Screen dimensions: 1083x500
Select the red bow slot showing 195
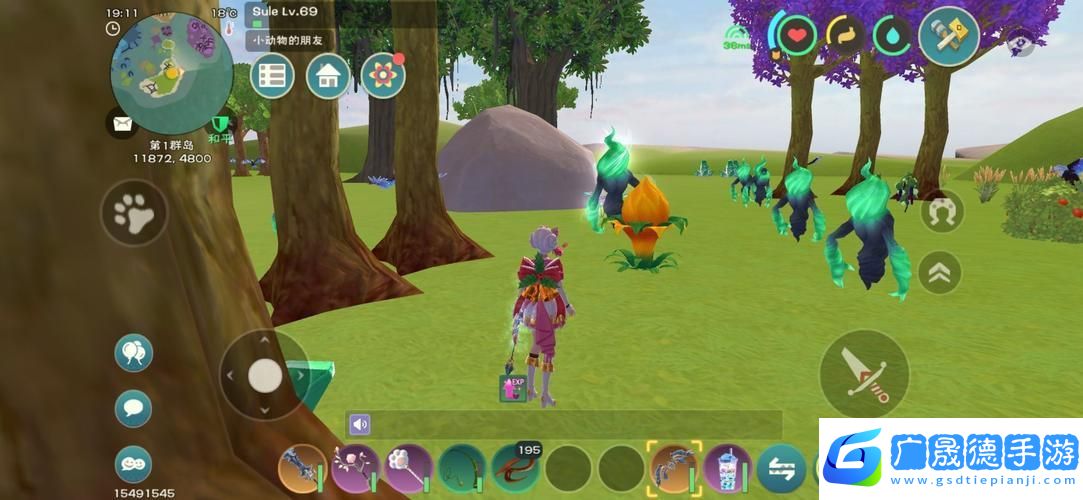click(x=514, y=468)
